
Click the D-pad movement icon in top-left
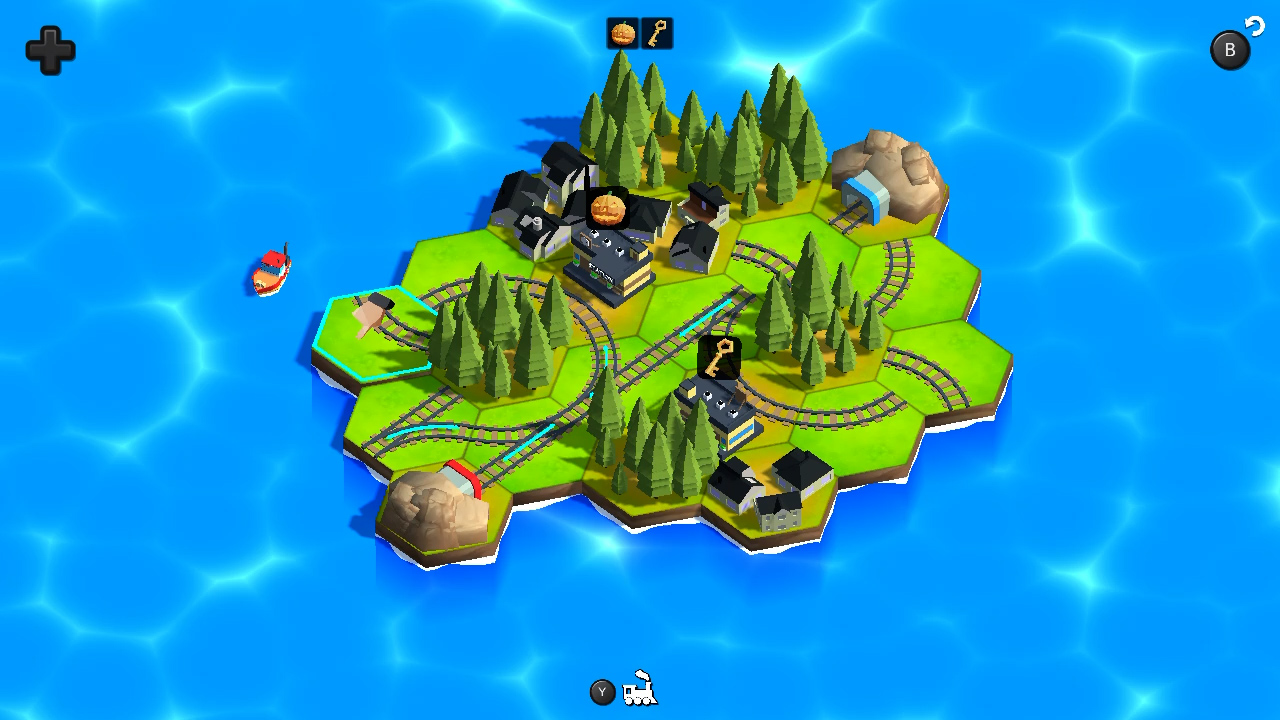pyautogui.click(x=48, y=50)
